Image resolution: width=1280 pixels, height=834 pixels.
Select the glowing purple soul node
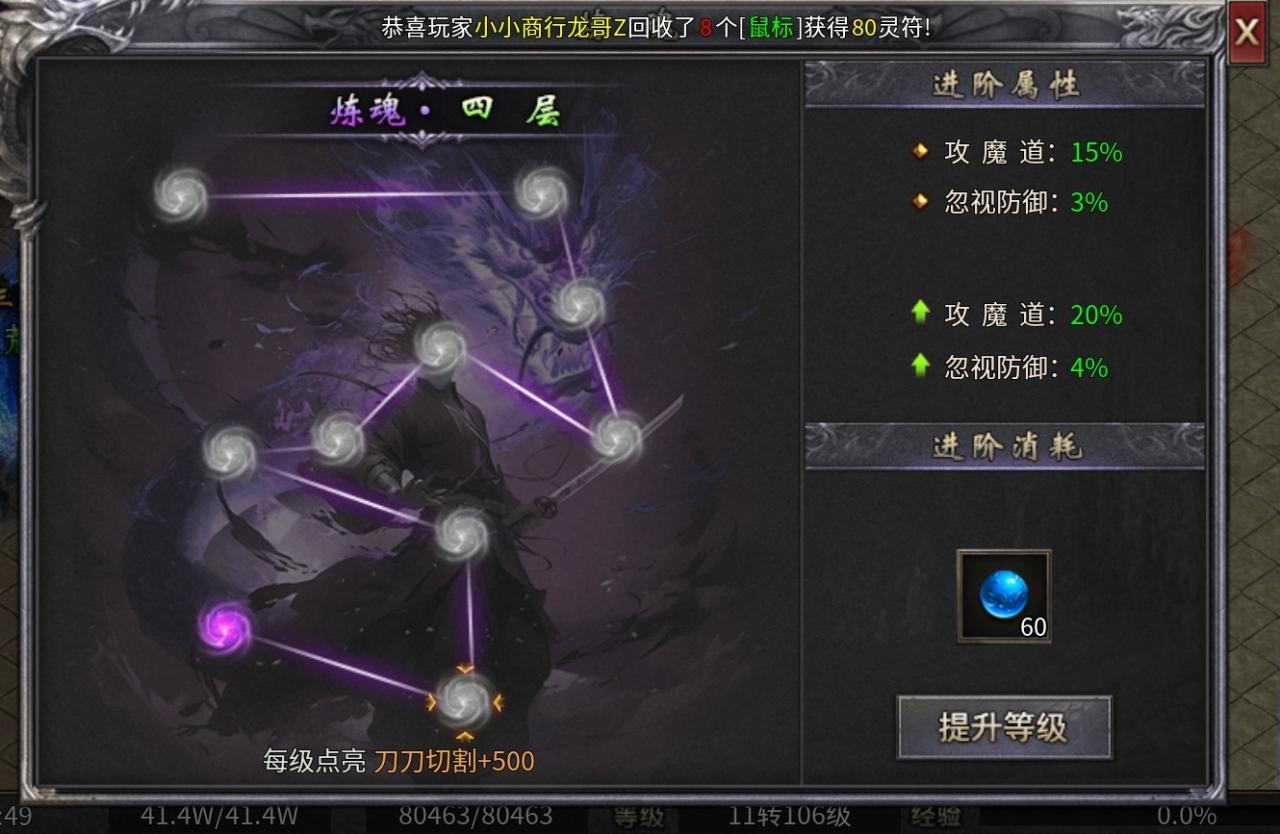click(225, 627)
